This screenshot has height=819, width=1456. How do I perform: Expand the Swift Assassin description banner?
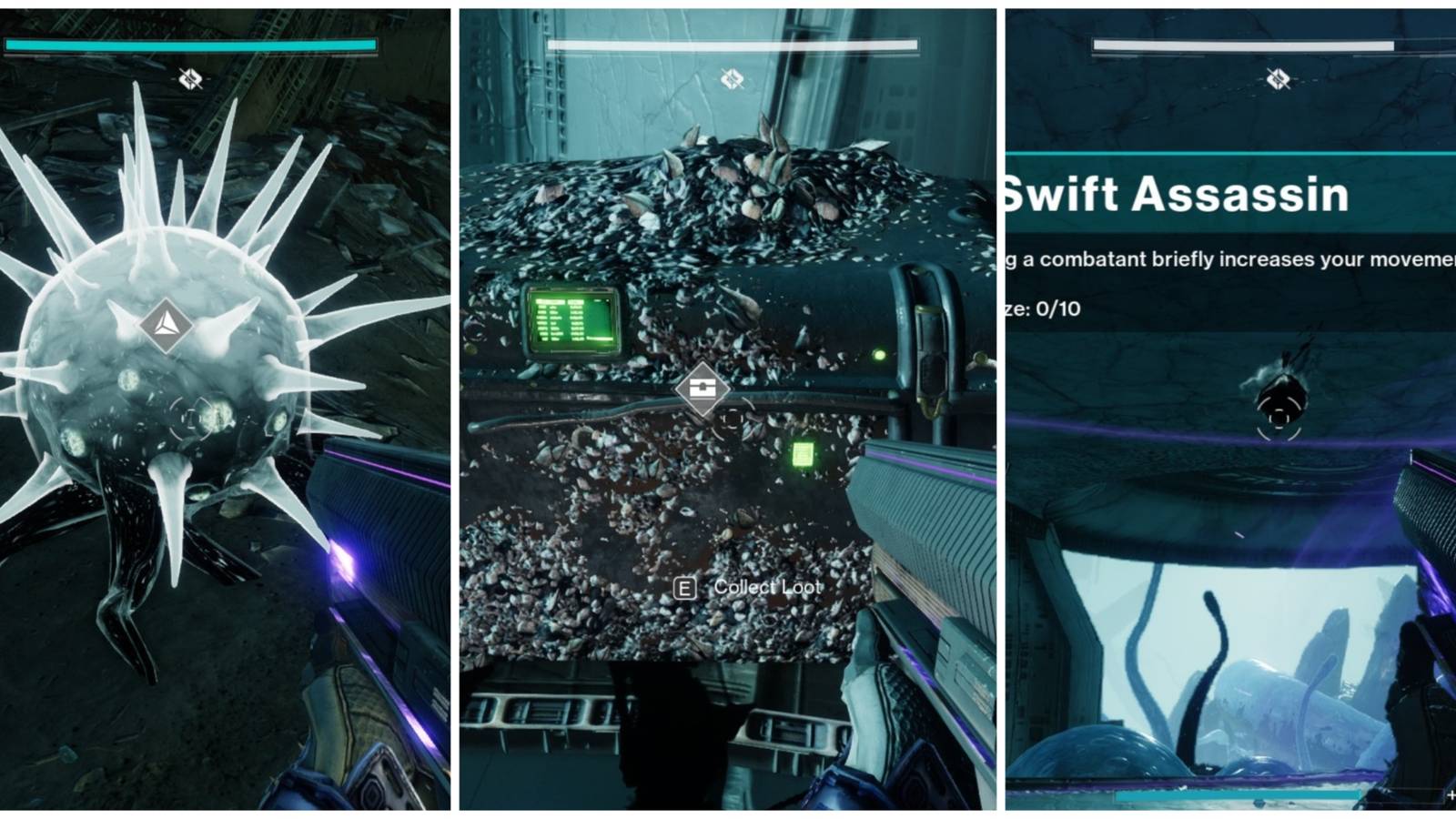pos(1225,258)
